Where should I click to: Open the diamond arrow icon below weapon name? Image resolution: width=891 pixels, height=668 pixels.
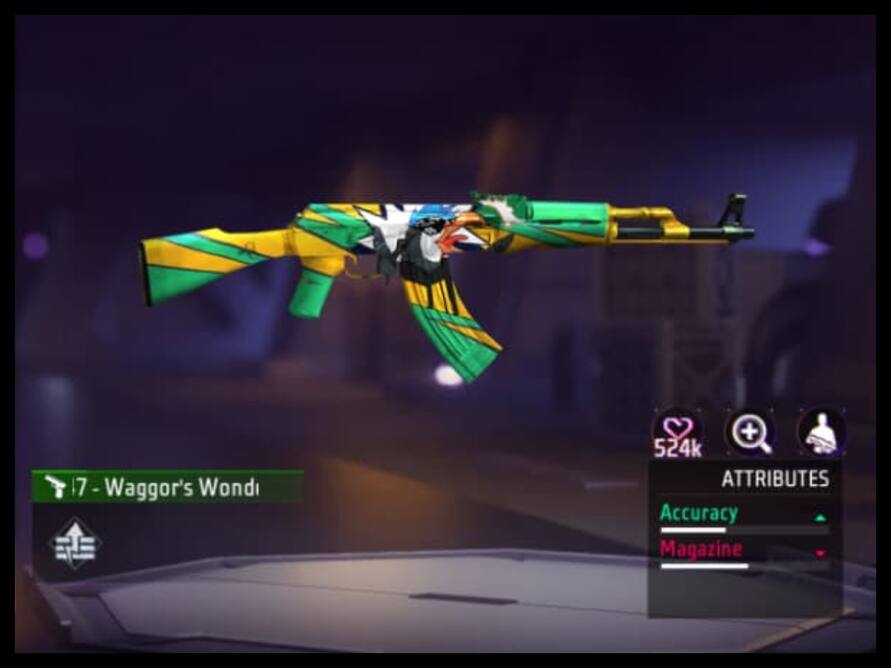(x=75, y=543)
